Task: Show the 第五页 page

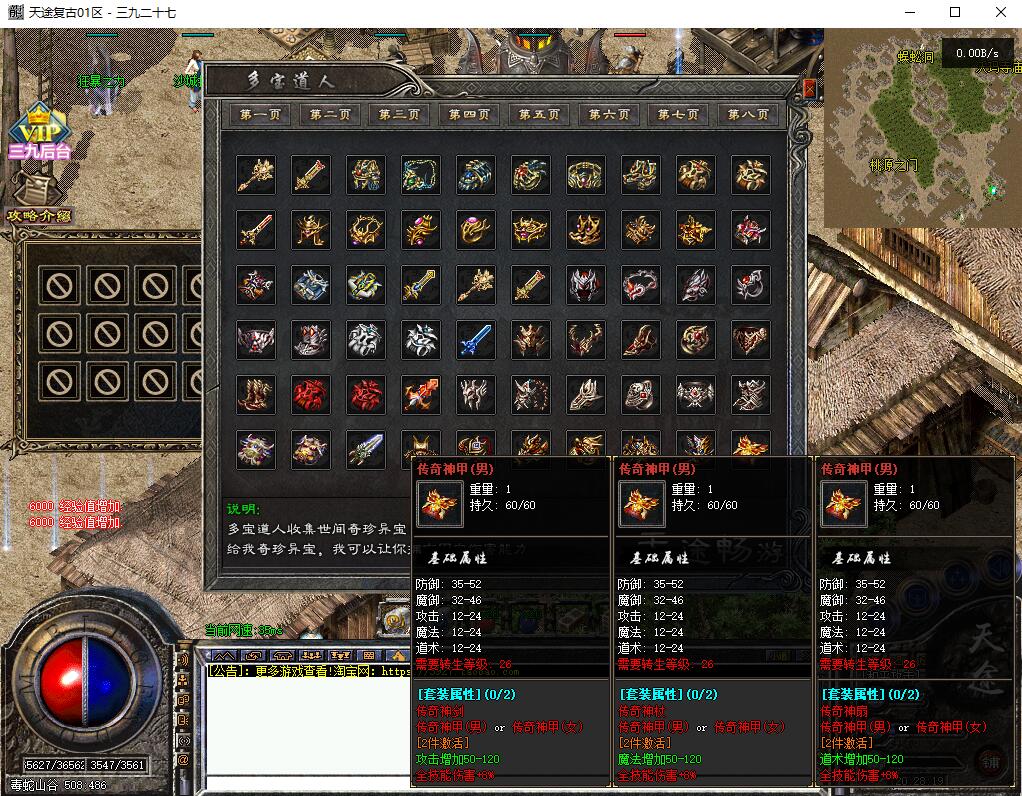Action: pos(539,115)
